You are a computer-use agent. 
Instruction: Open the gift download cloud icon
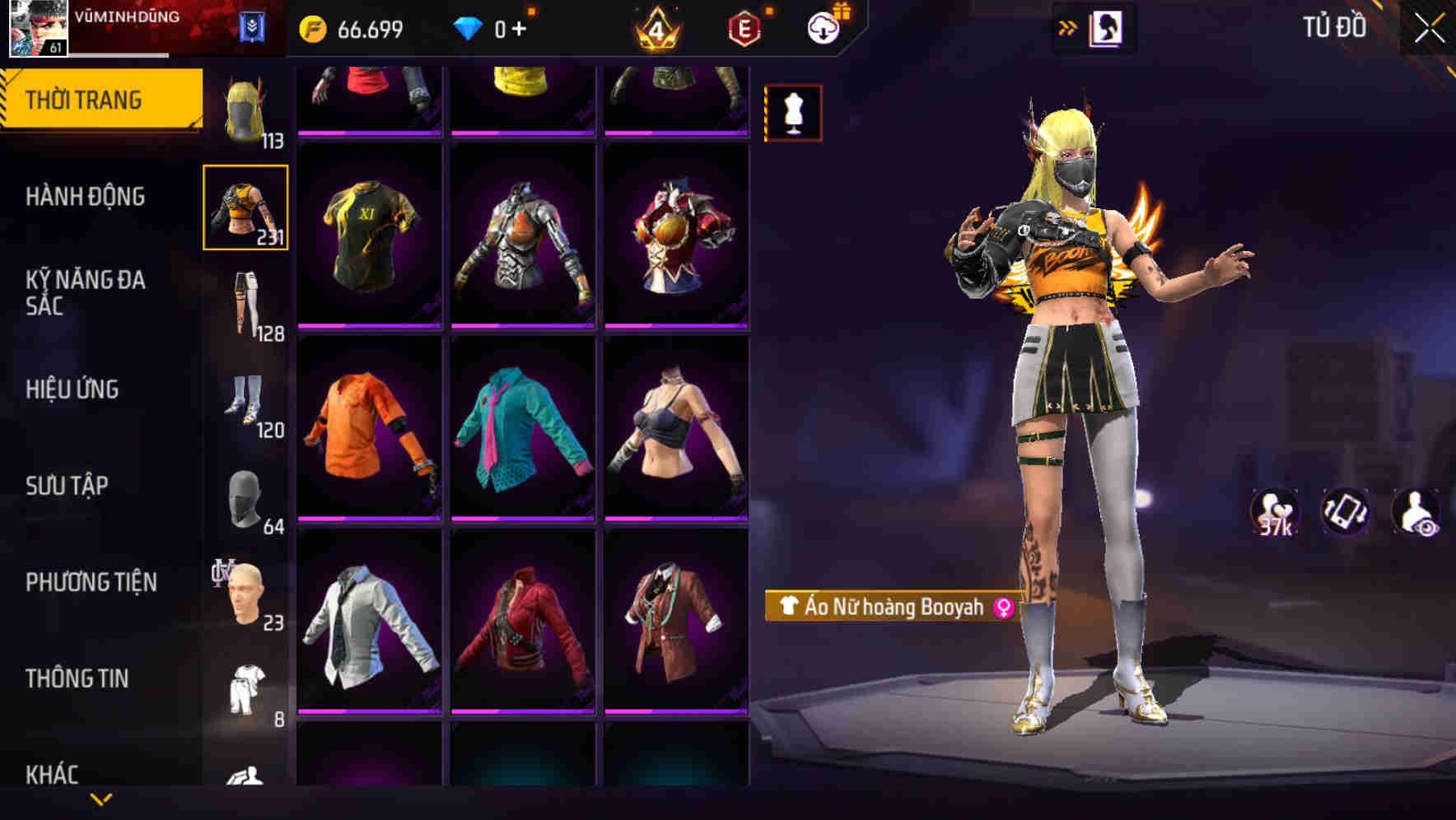tap(824, 27)
